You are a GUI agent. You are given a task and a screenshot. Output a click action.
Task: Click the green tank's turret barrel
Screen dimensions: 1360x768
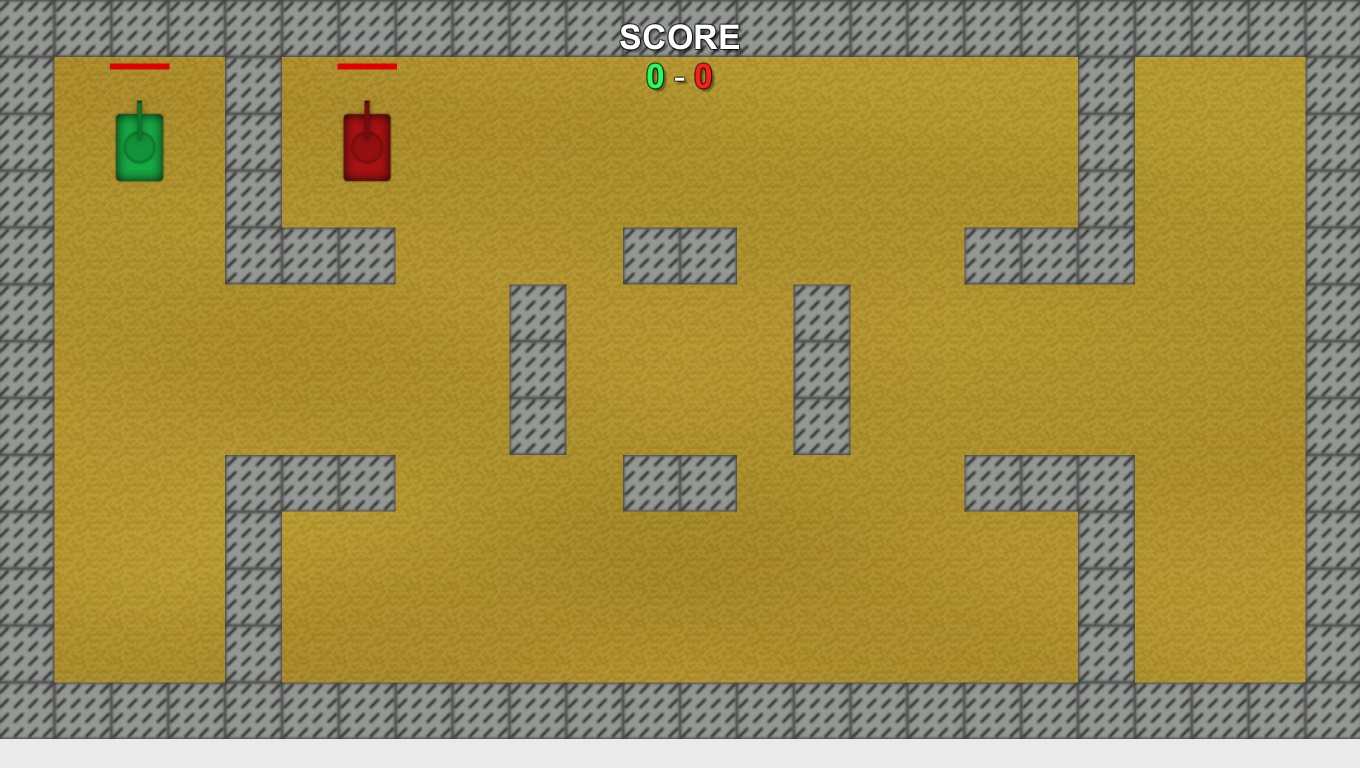click(139, 105)
